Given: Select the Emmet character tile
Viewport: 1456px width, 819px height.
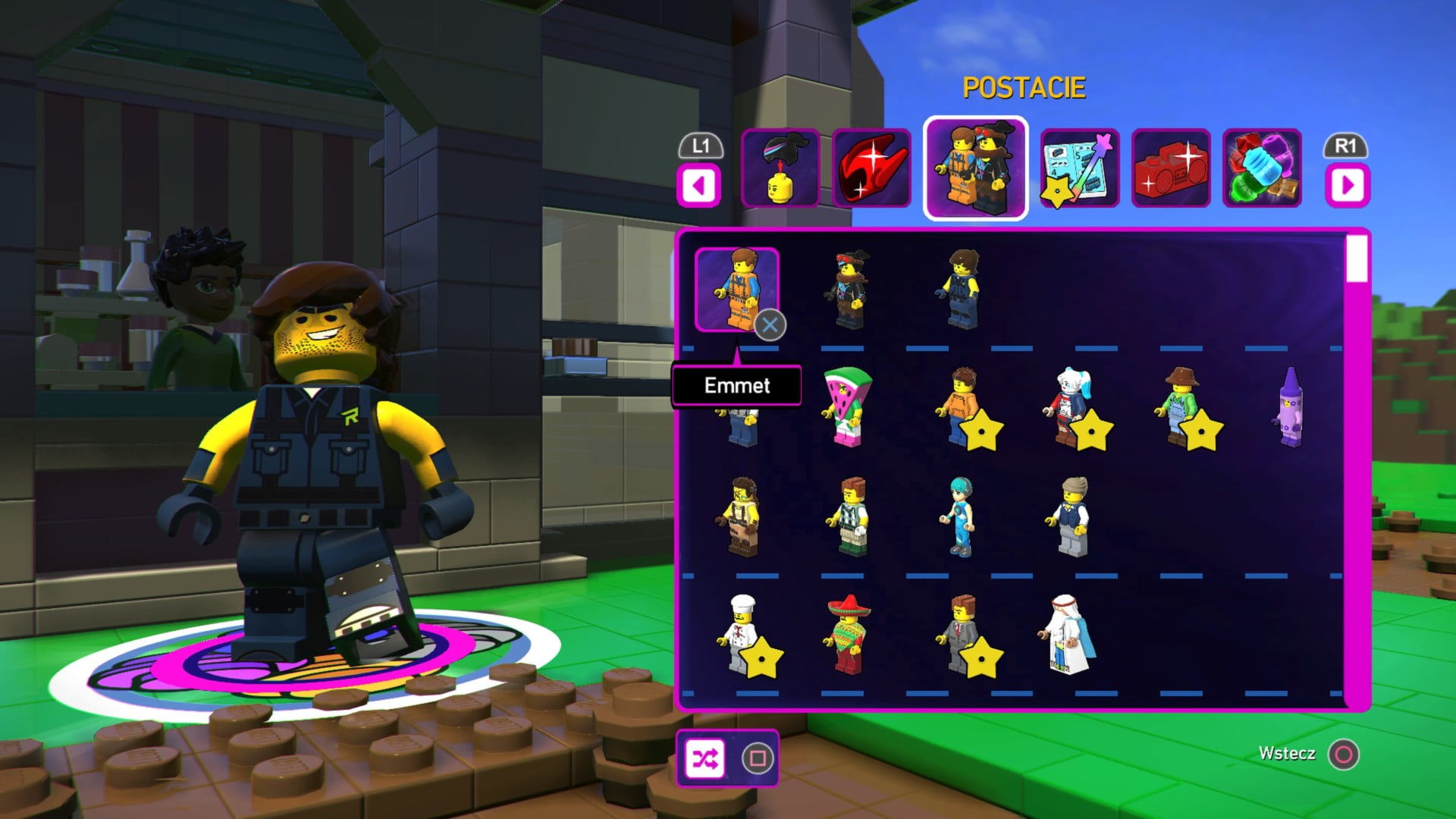Looking at the screenshot, I should click(x=736, y=289).
